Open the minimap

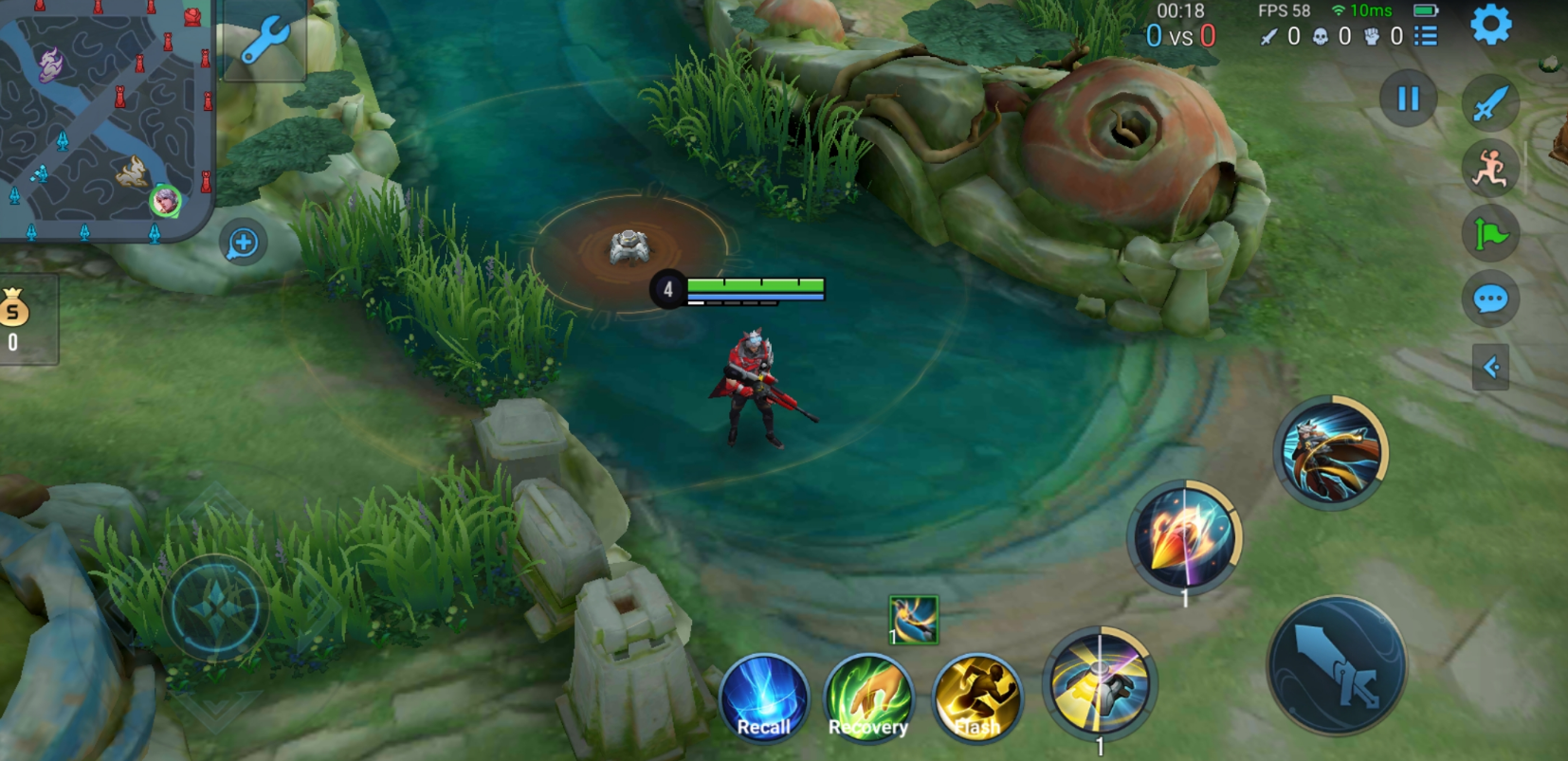tap(104, 118)
